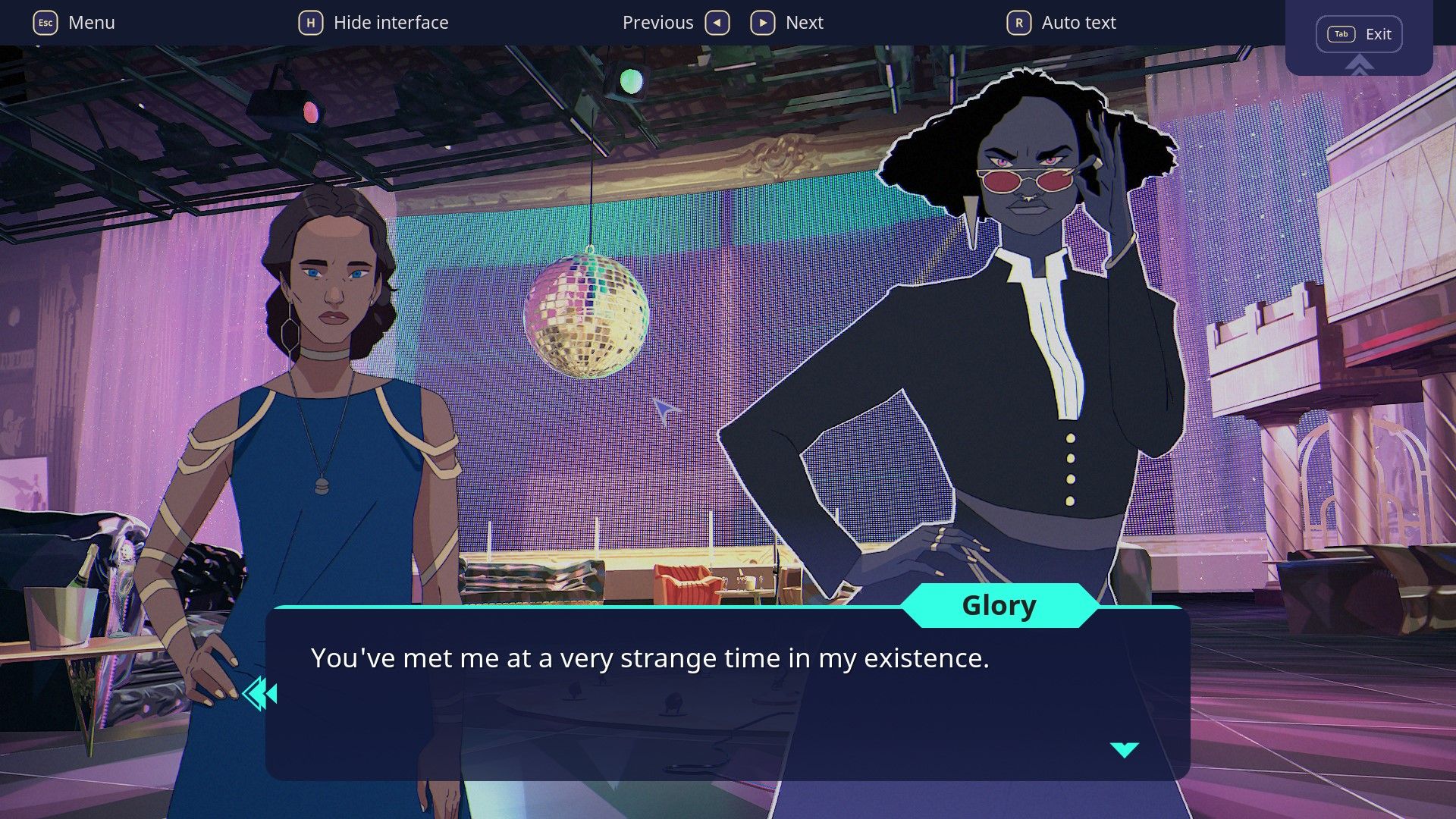Toggle Auto text mode

tap(1061, 23)
